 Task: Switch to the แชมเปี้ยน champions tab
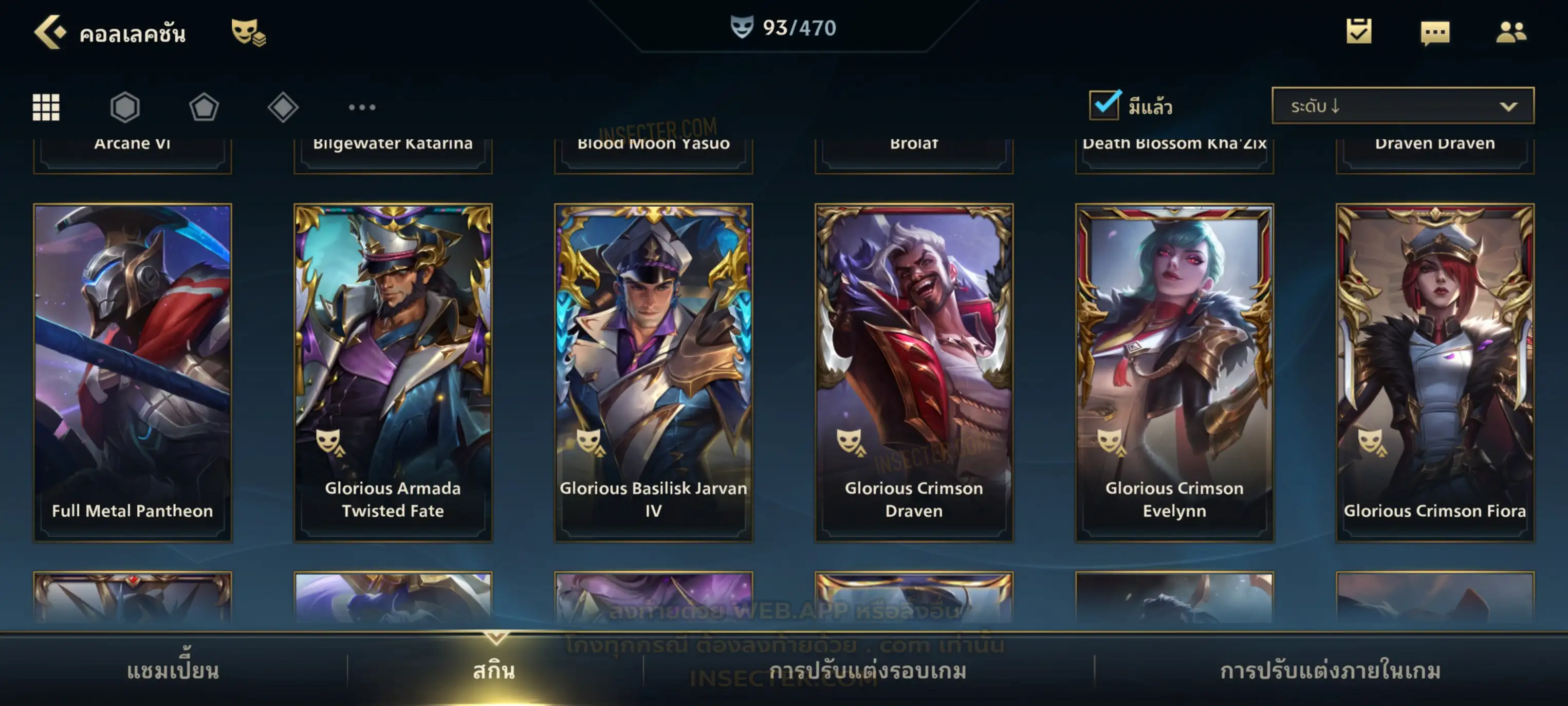pyautogui.click(x=173, y=671)
